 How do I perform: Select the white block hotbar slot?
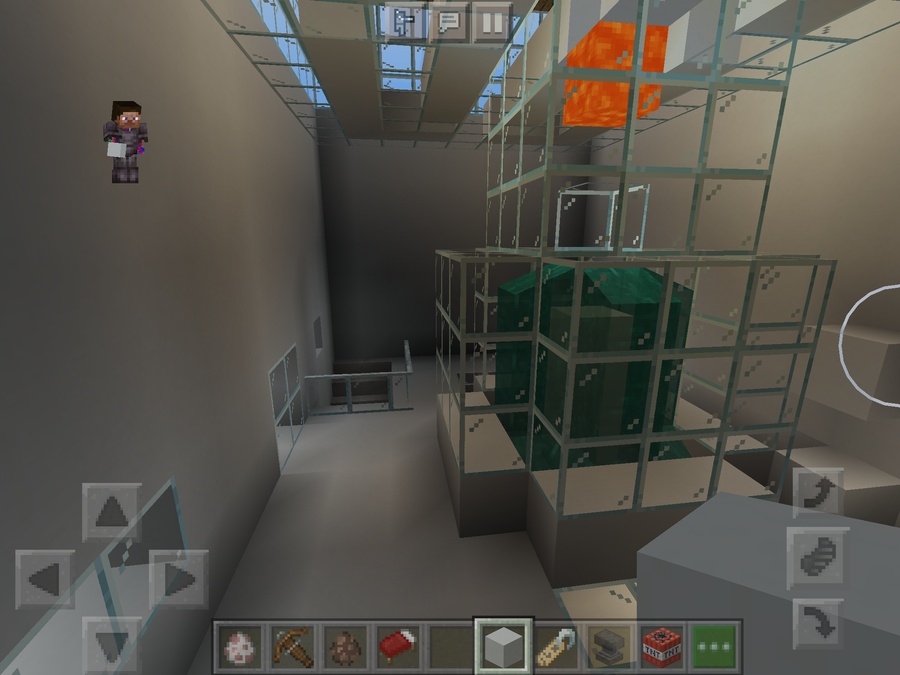(x=504, y=647)
